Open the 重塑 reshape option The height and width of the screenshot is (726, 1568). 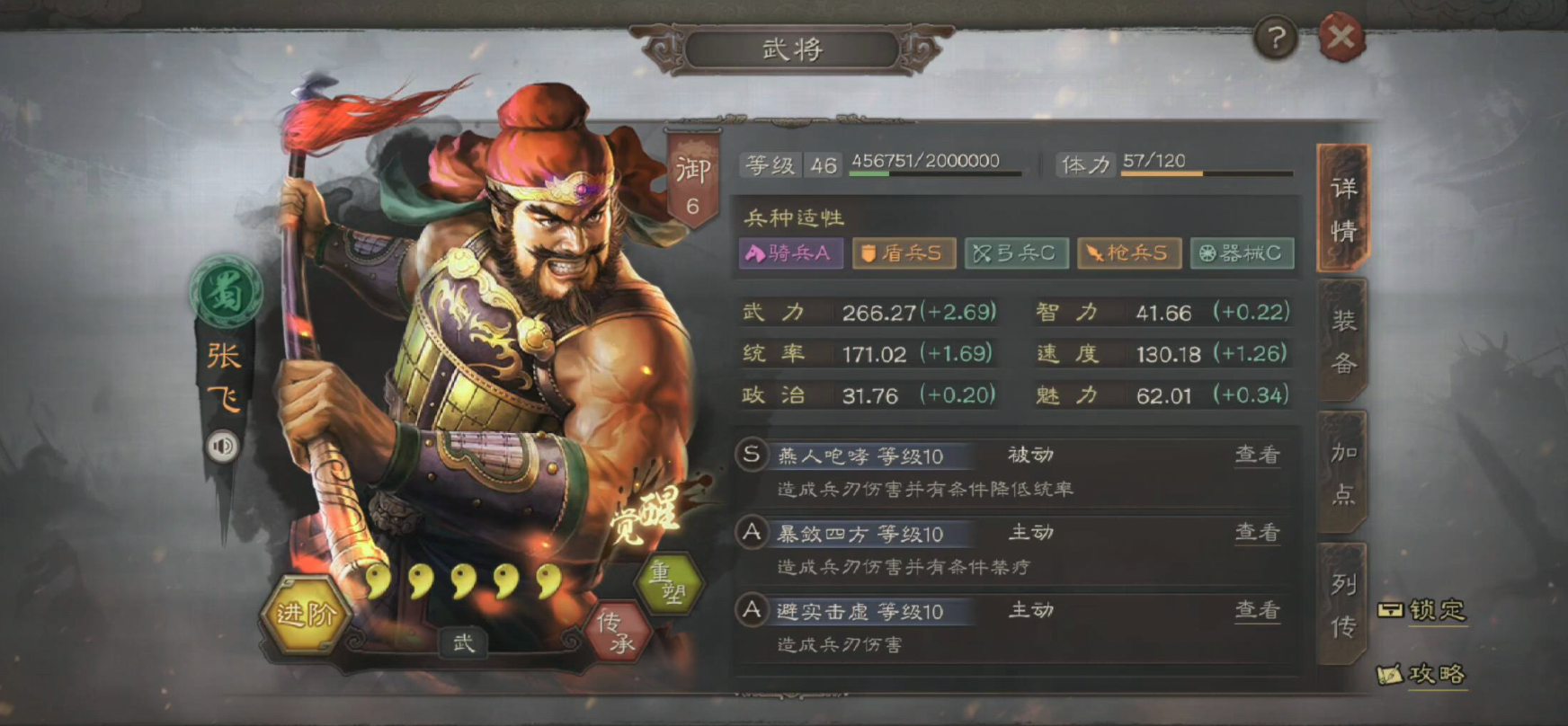tap(671, 581)
